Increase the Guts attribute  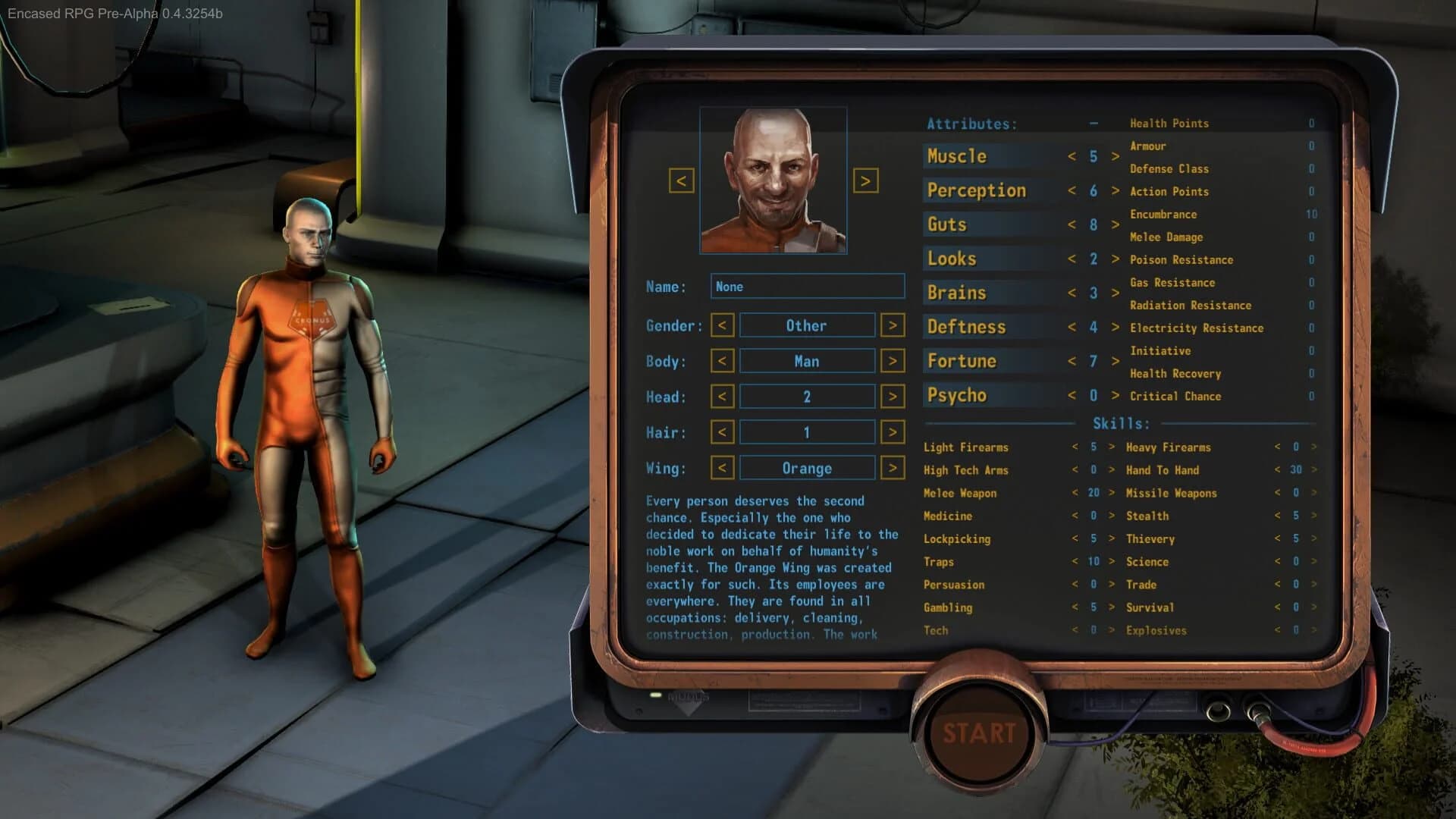[1115, 224]
